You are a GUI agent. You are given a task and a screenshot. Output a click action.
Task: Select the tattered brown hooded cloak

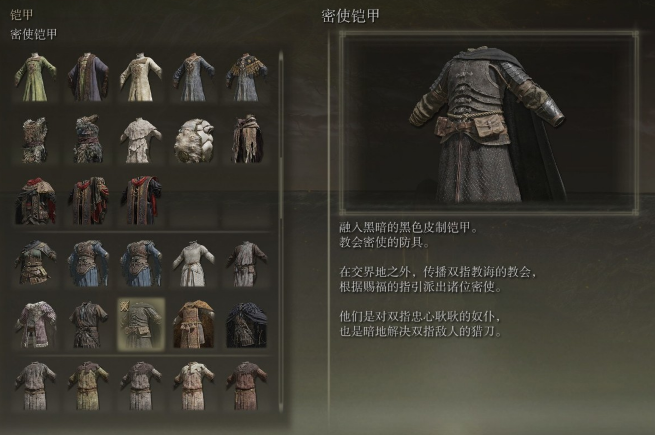pos(246,139)
